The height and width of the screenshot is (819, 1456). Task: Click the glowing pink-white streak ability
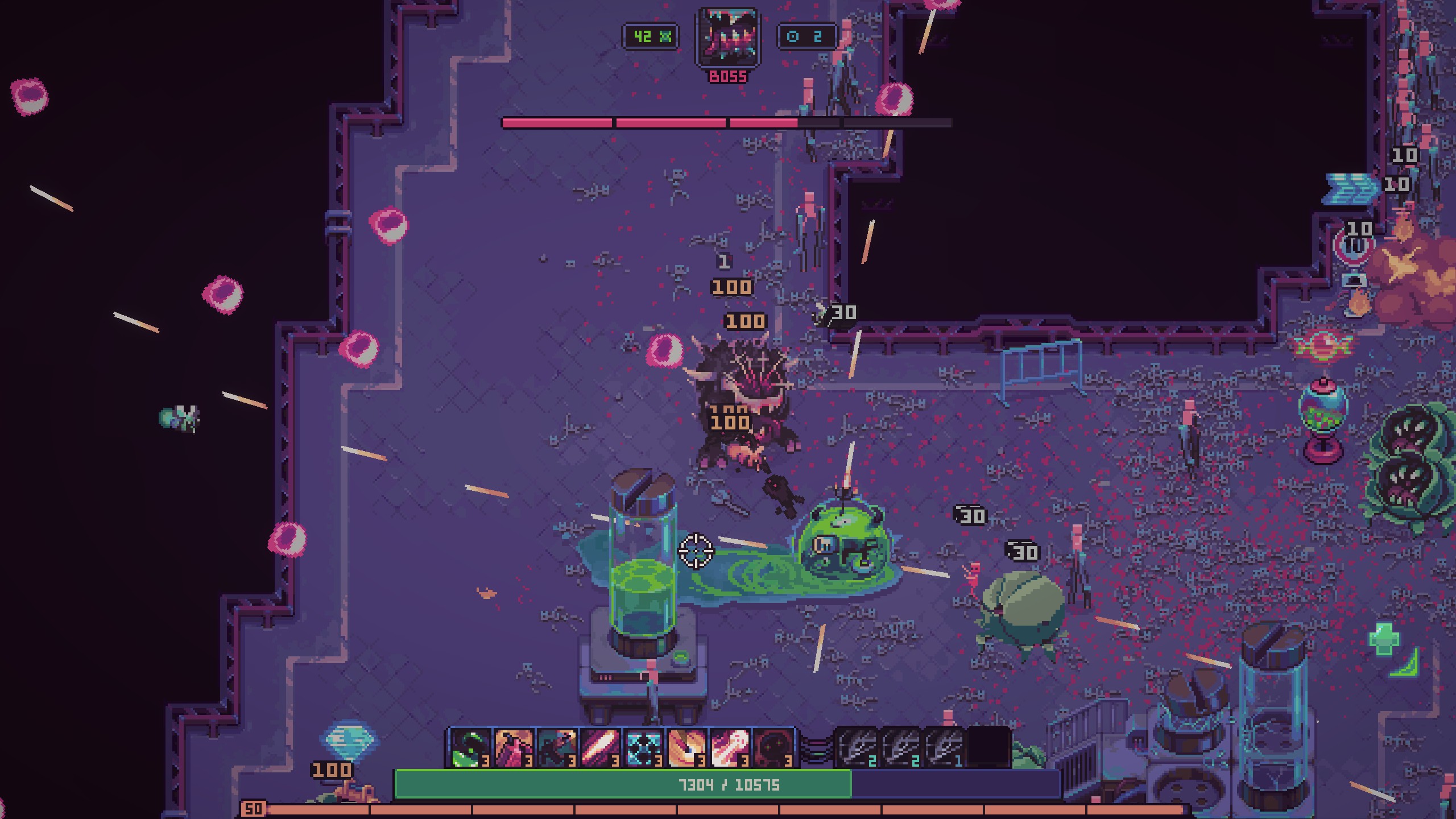pos(600,747)
